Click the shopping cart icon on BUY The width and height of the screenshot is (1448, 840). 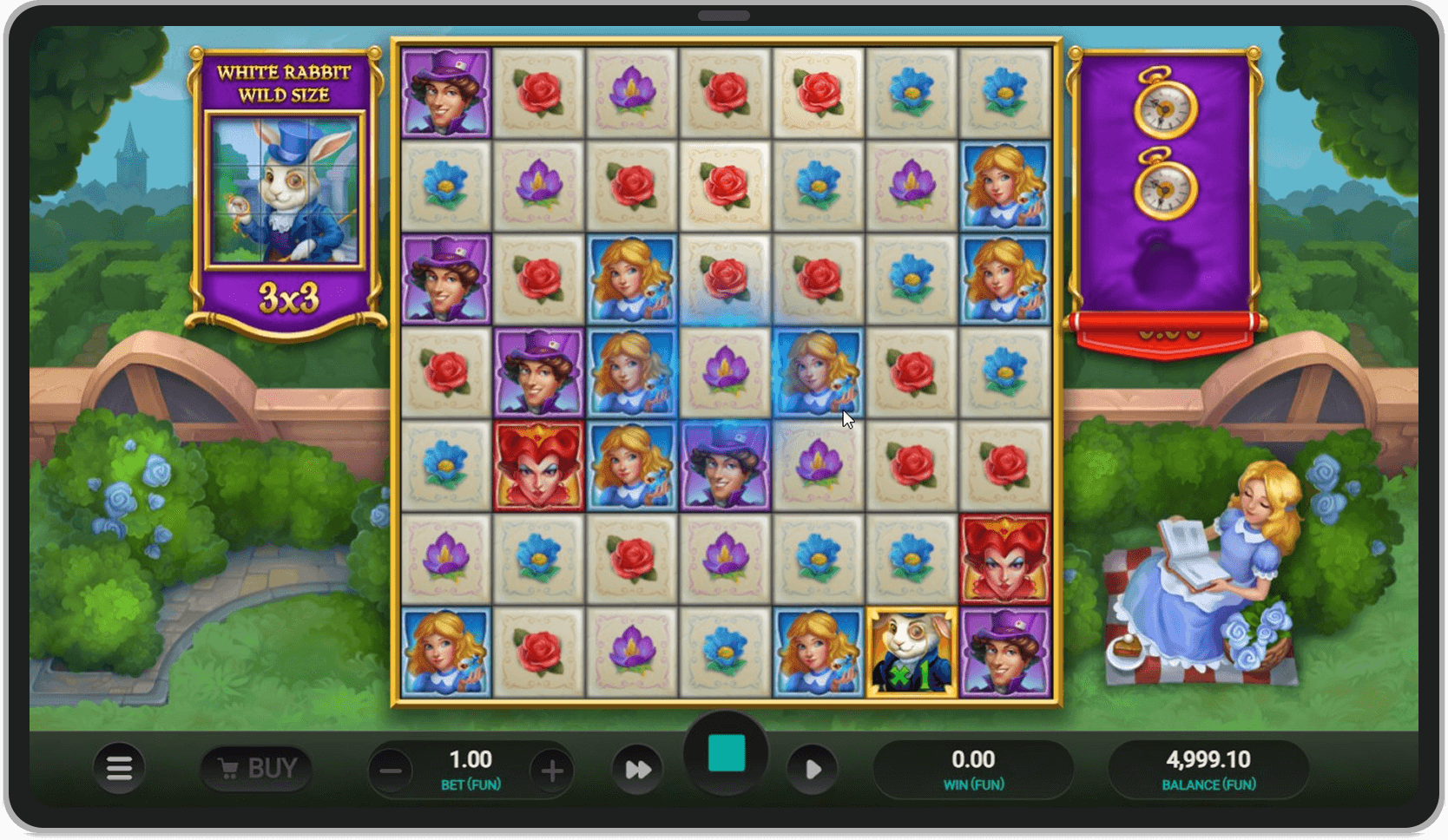coord(228,767)
